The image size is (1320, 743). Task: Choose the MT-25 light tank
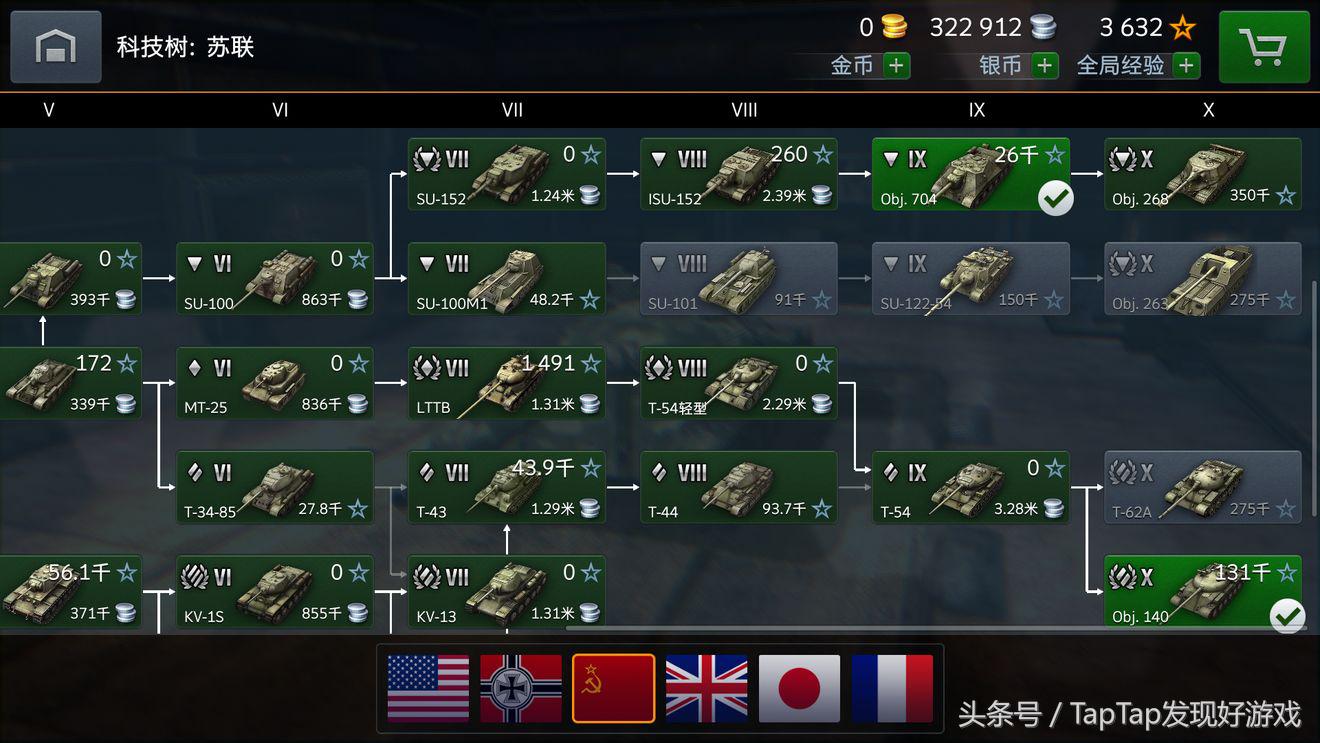click(275, 384)
